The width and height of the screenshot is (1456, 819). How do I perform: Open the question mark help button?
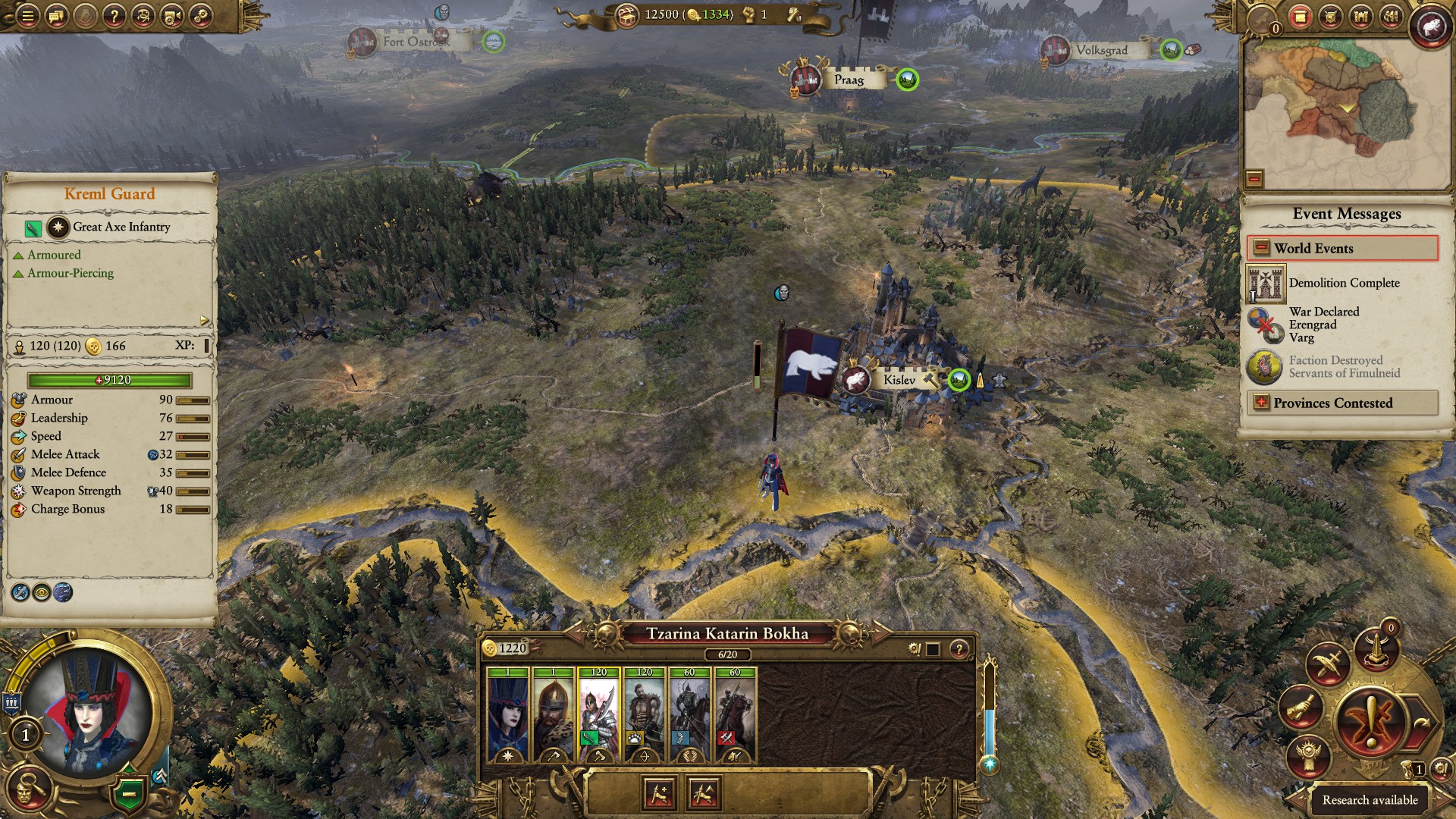click(114, 16)
